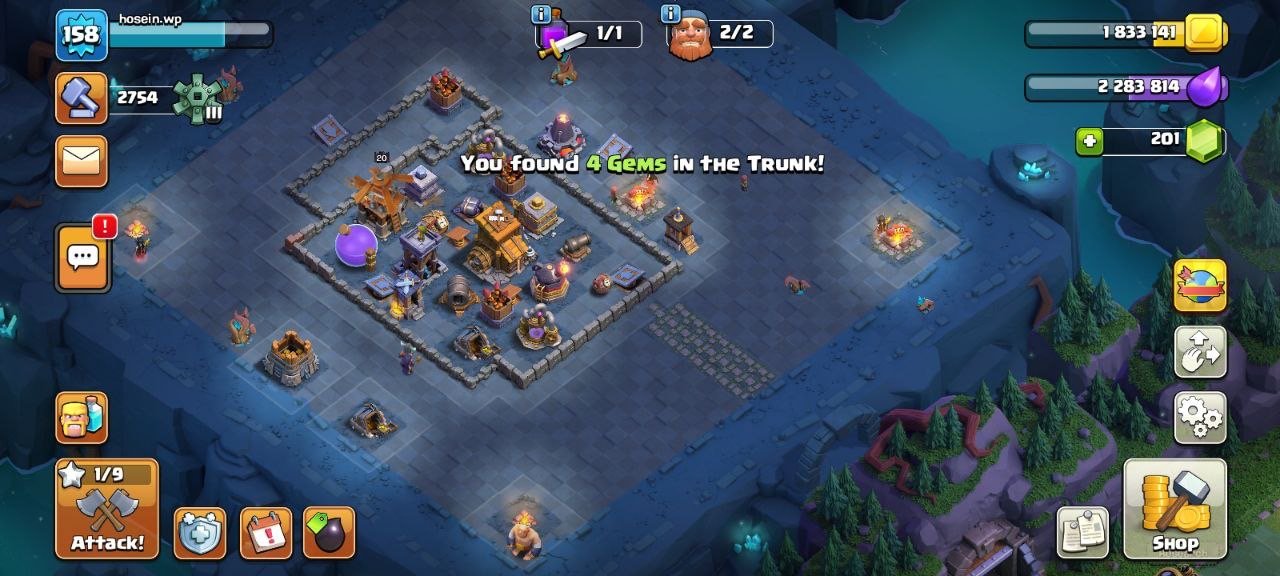The width and height of the screenshot is (1280, 576).
Task: Open the Shop menu
Action: point(1175,509)
